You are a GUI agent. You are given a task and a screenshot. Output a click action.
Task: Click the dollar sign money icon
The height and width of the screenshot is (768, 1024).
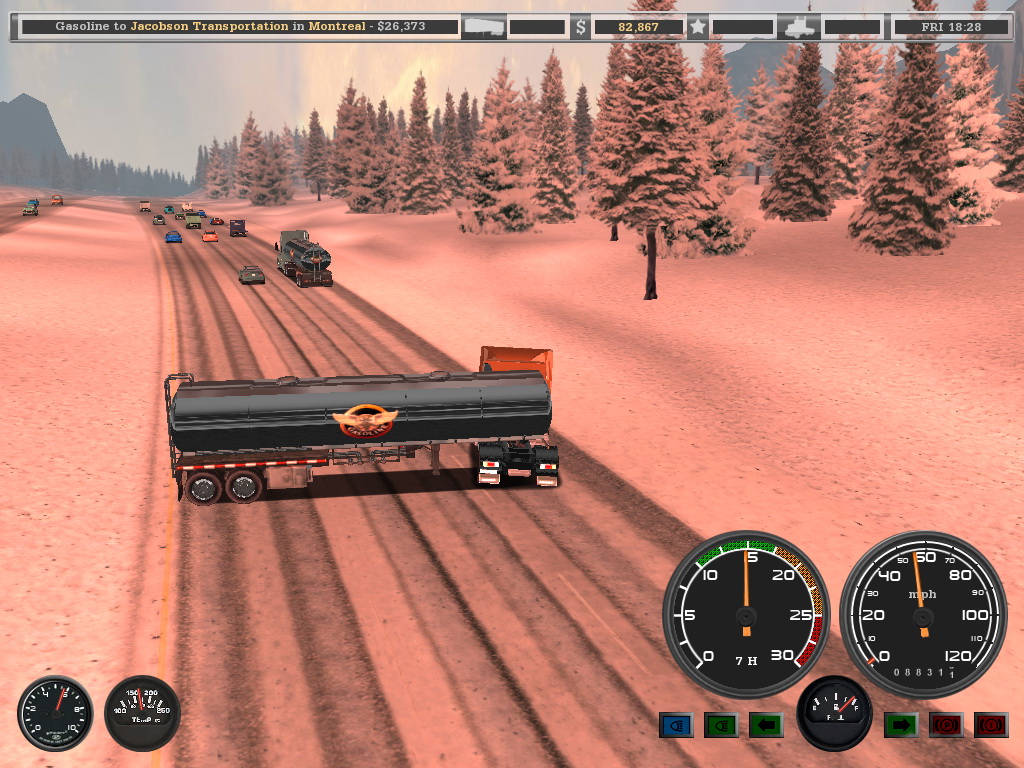click(580, 27)
